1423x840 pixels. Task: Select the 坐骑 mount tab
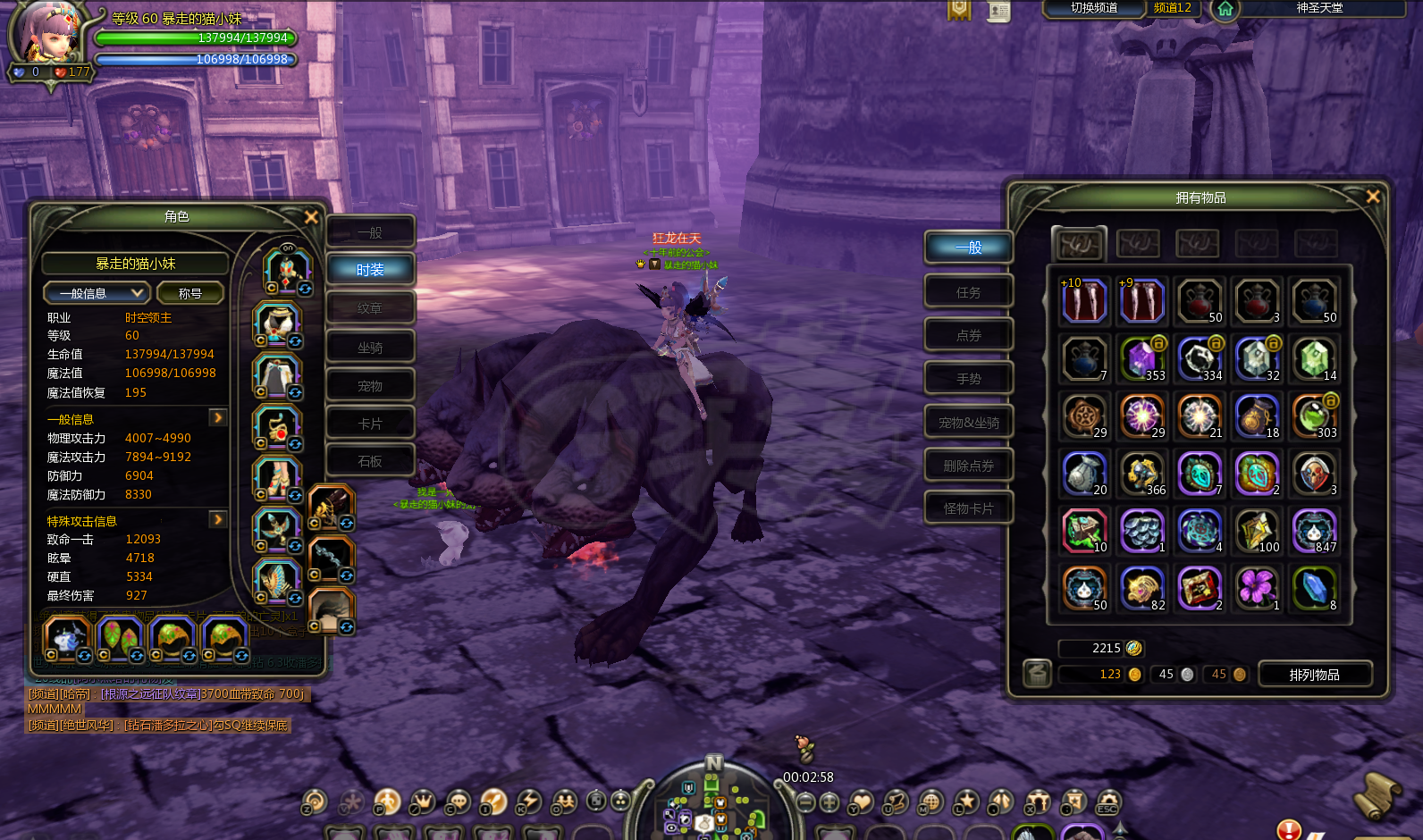(x=370, y=348)
